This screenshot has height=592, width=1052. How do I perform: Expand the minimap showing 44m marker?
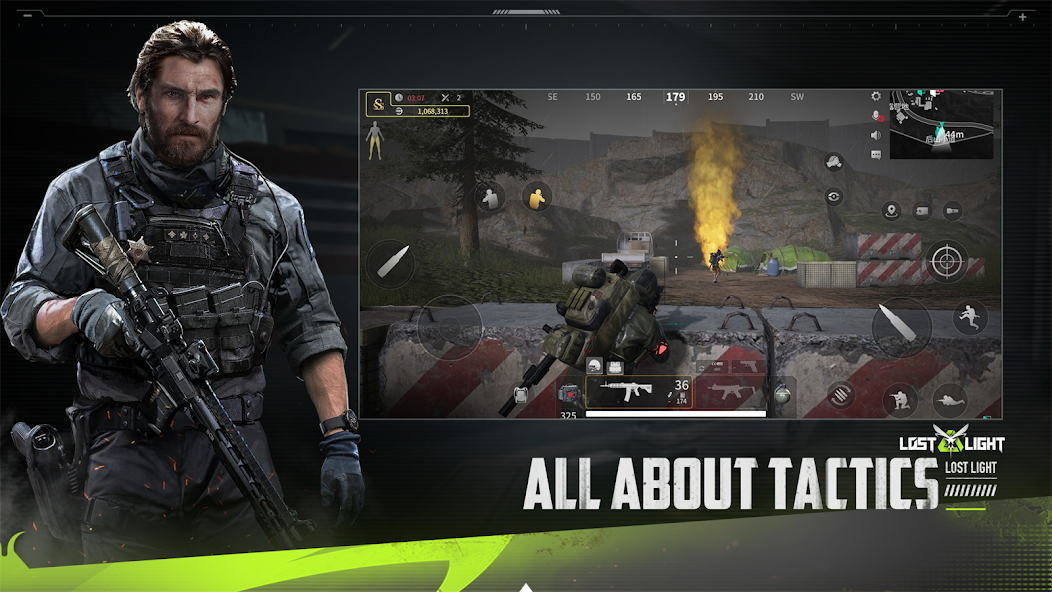[x=944, y=125]
